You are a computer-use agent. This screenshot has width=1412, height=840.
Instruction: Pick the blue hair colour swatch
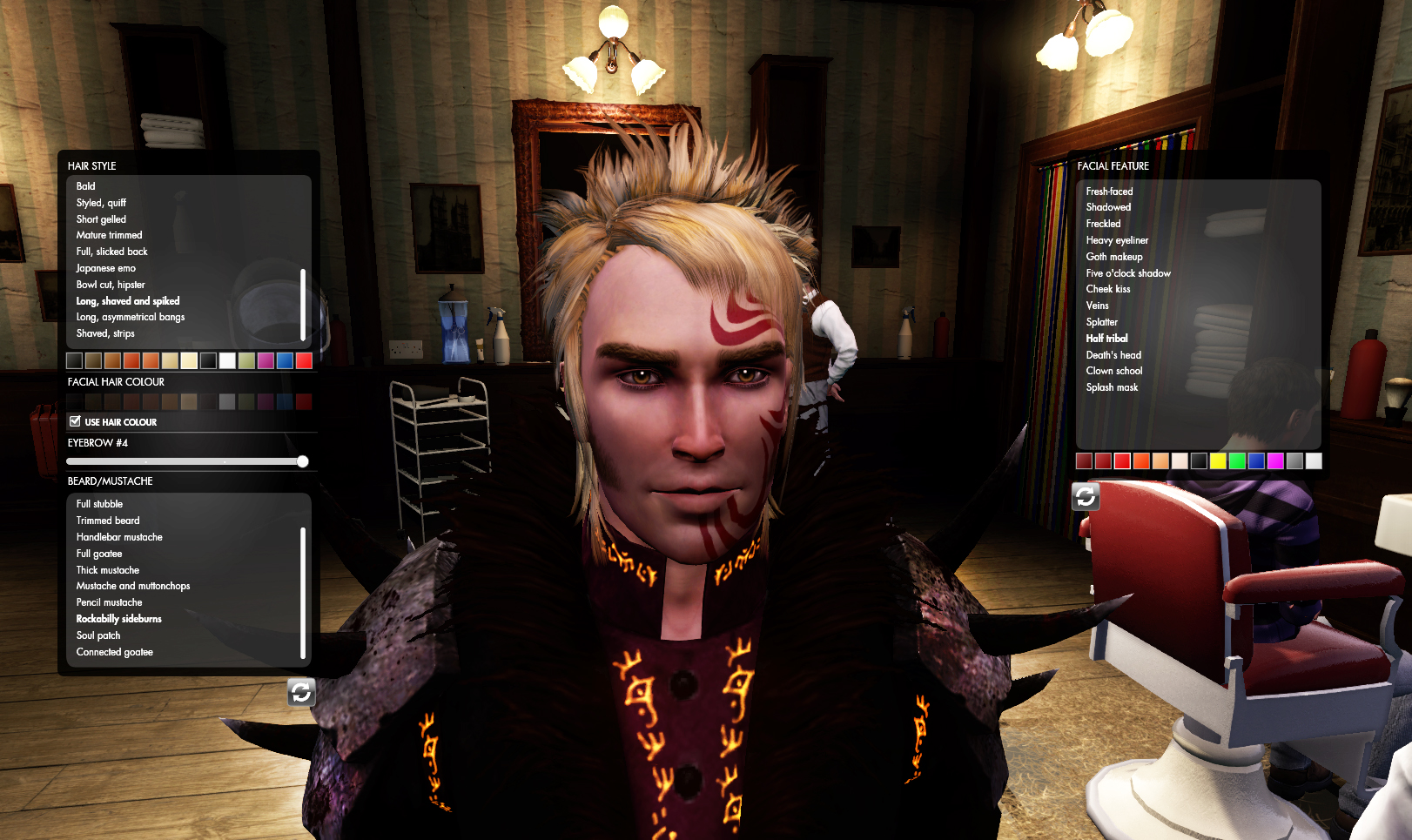tap(285, 360)
